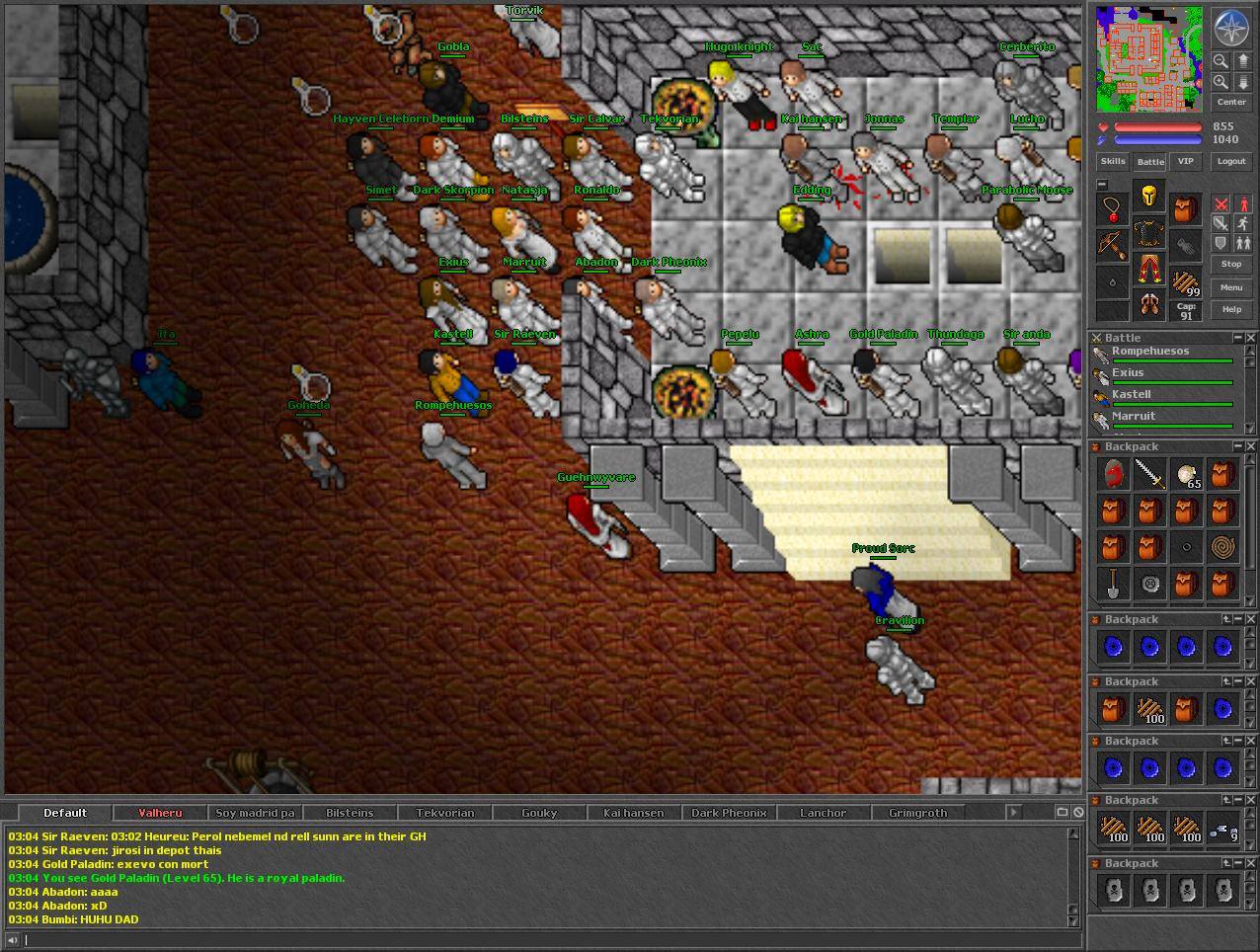Close the Battle window

pos(1250,338)
